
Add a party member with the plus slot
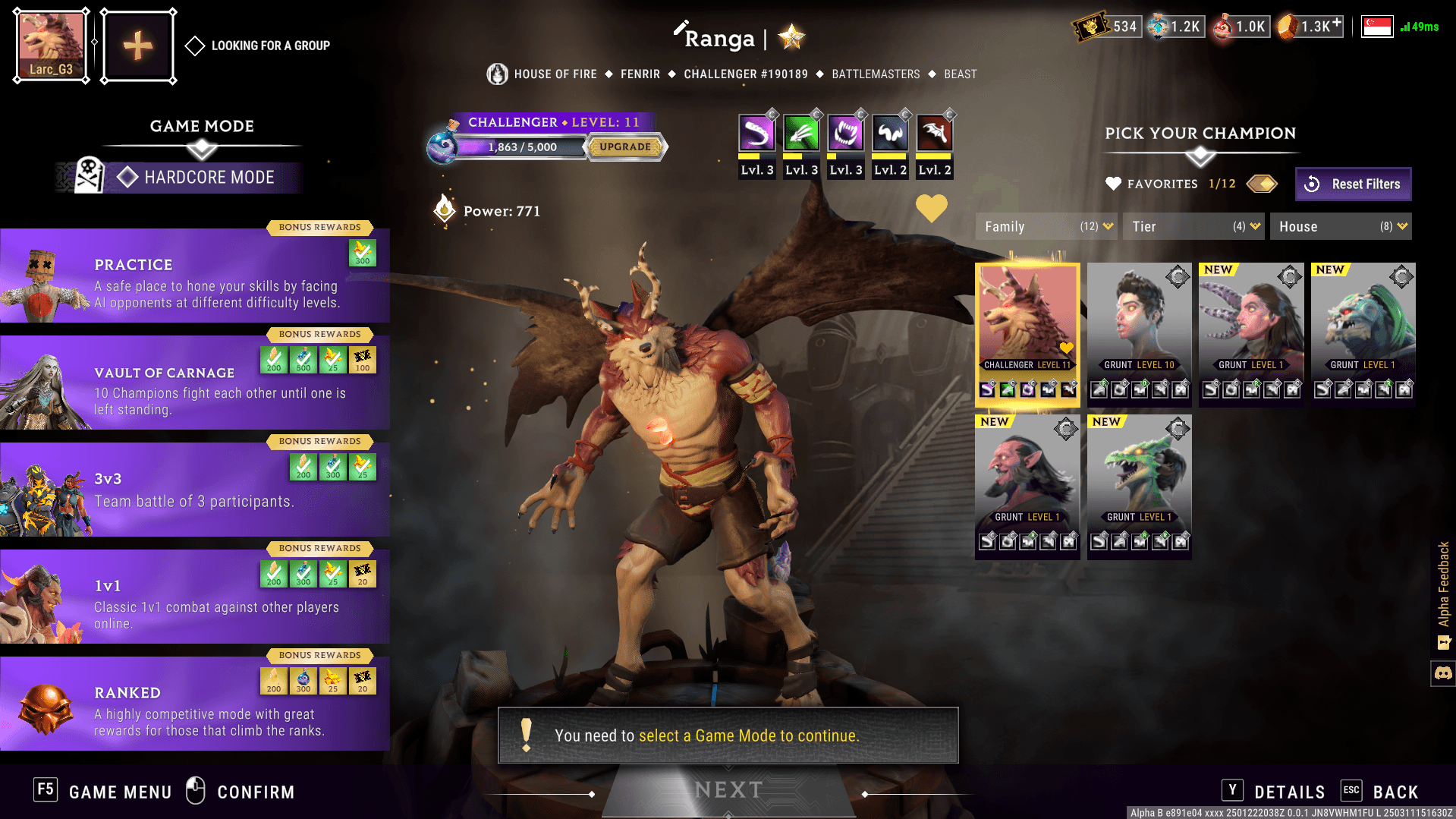tap(138, 46)
